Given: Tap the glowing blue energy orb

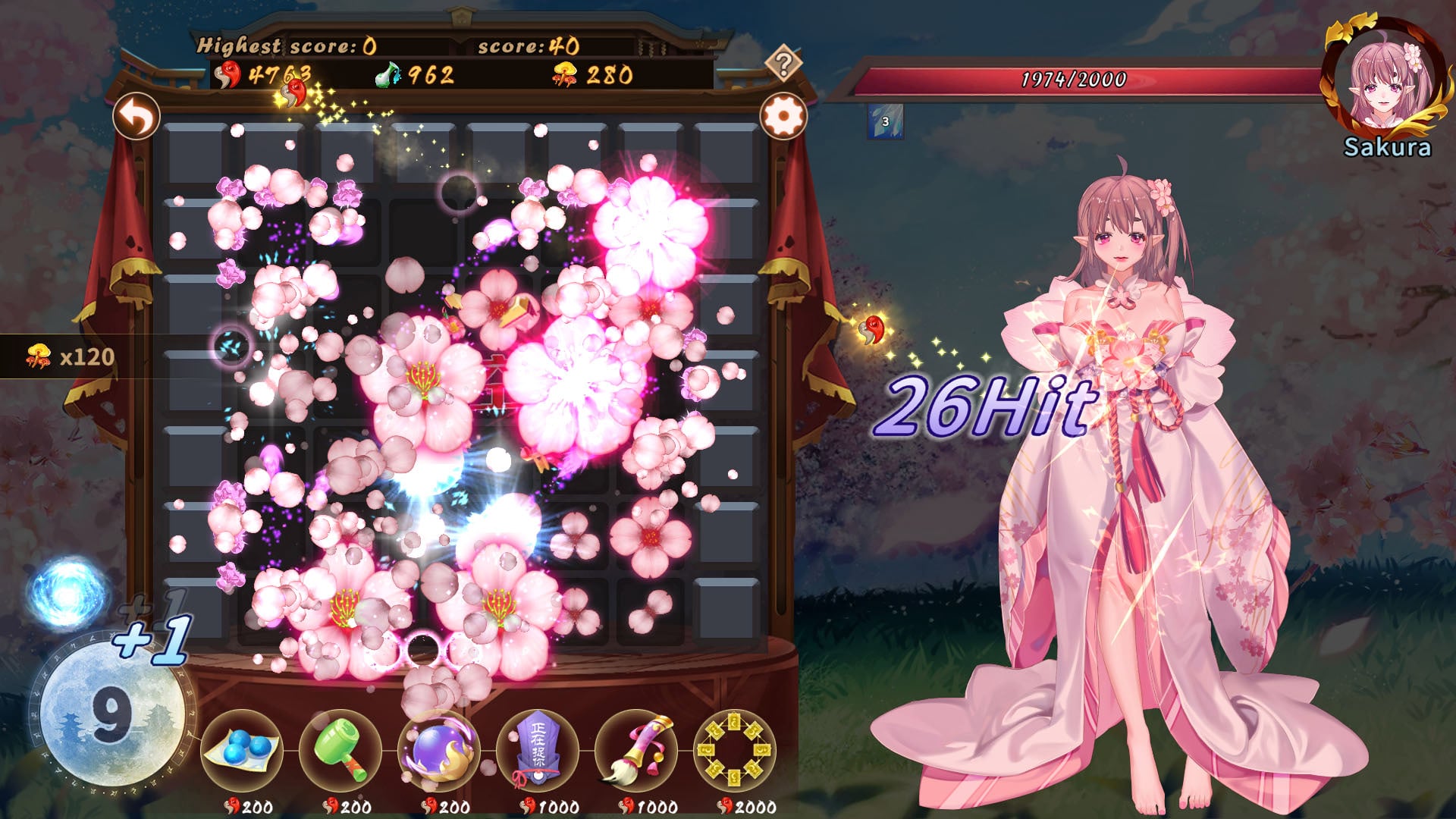Looking at the screenshot, I should [68, 593].
